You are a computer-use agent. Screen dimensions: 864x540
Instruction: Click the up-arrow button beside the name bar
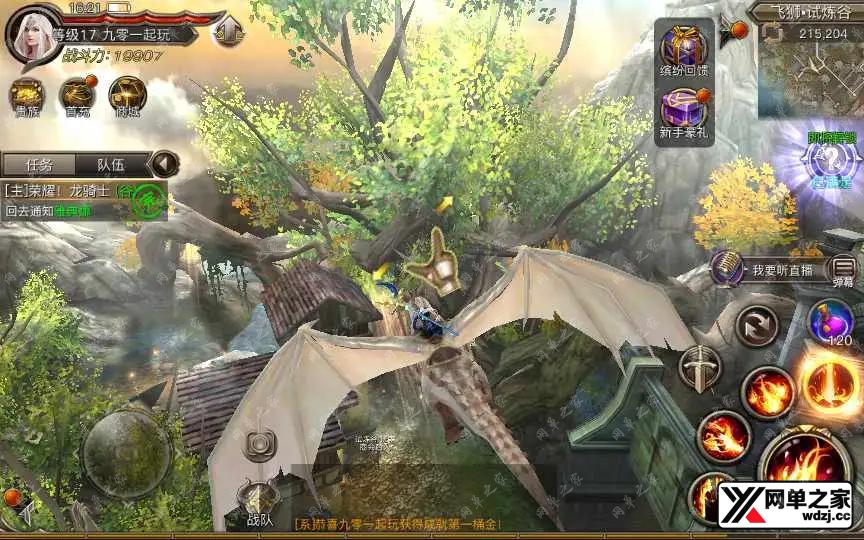228,31
